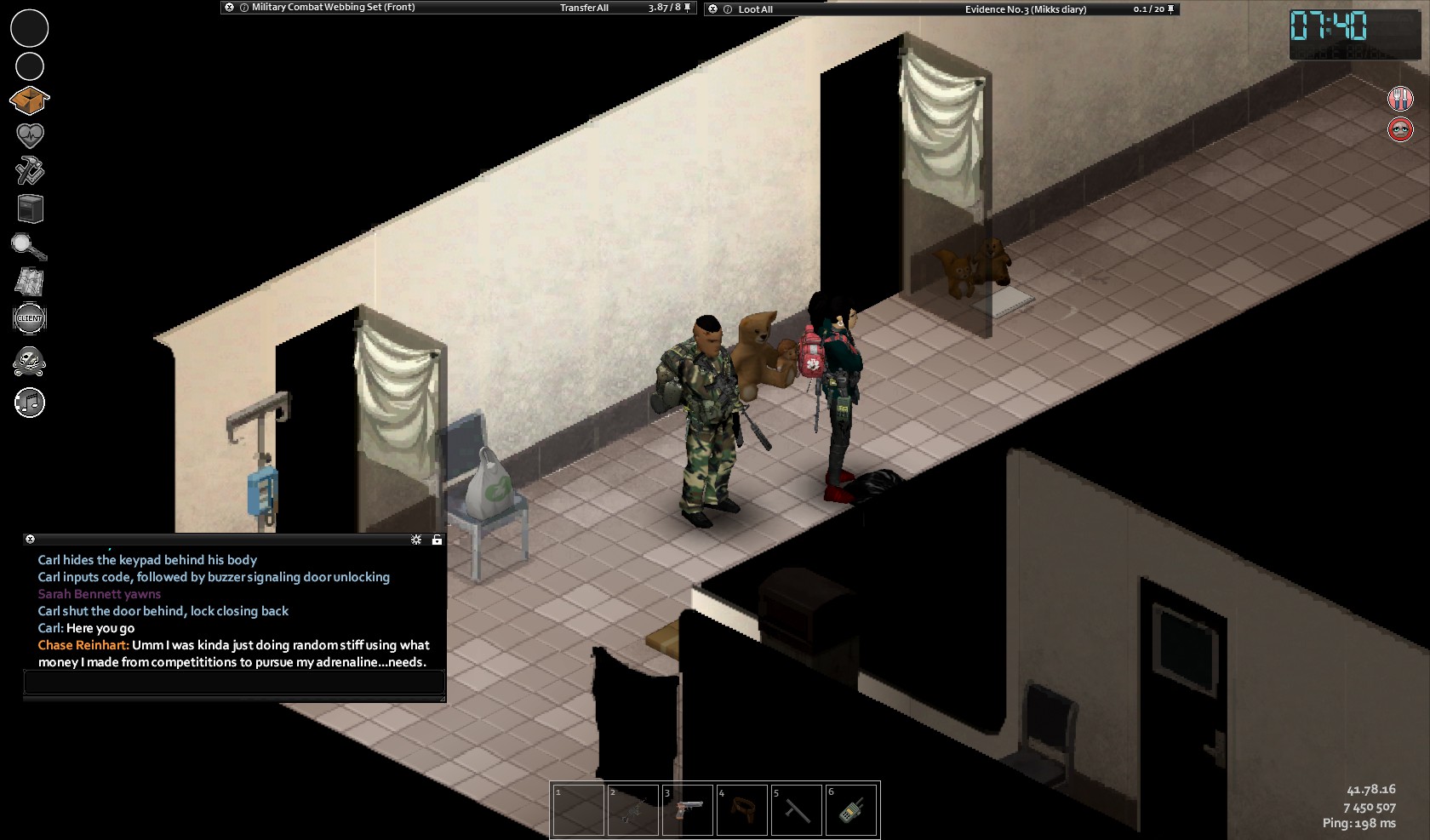1430x840 pixels.
Task: Activate the magnifying glass search mode
Action: (x=29, y=247)
